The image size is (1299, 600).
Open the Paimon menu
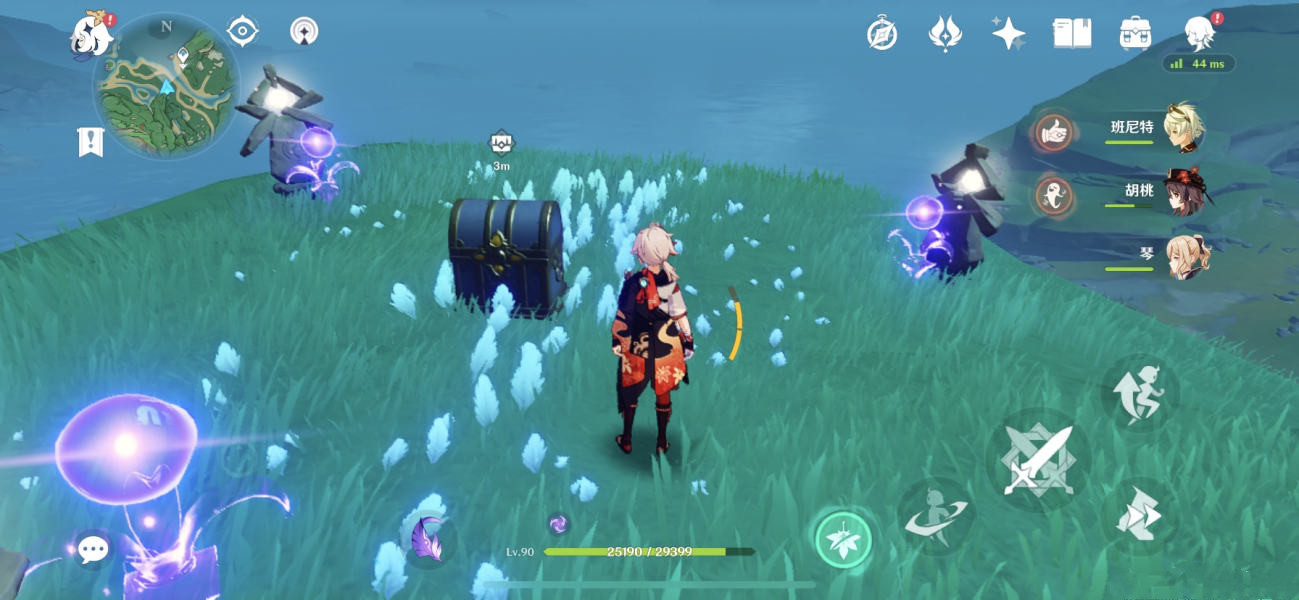pyautogui.click(x=90, y=33)
